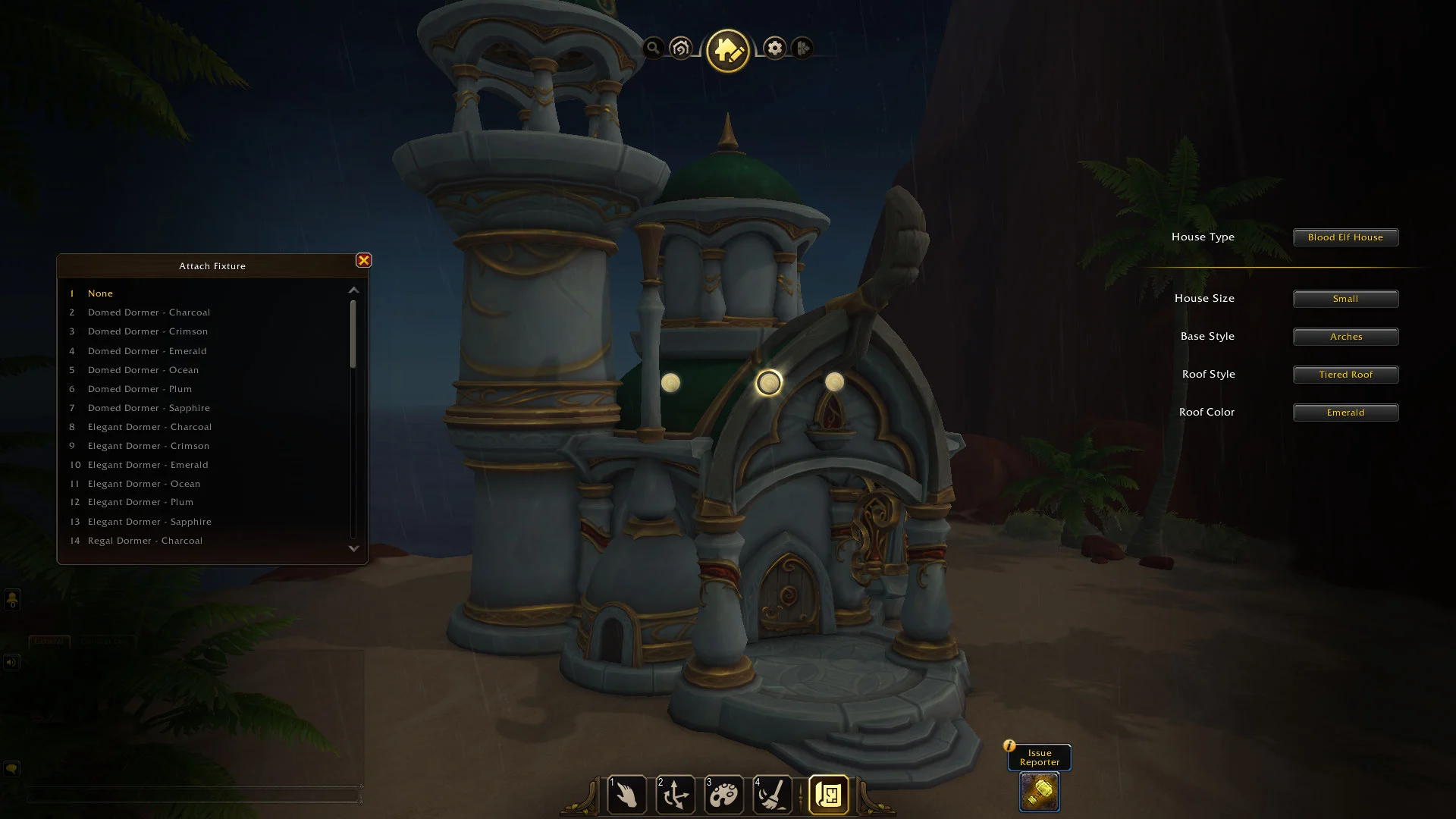Change the Tiered Roof style

coord(1345,375)
